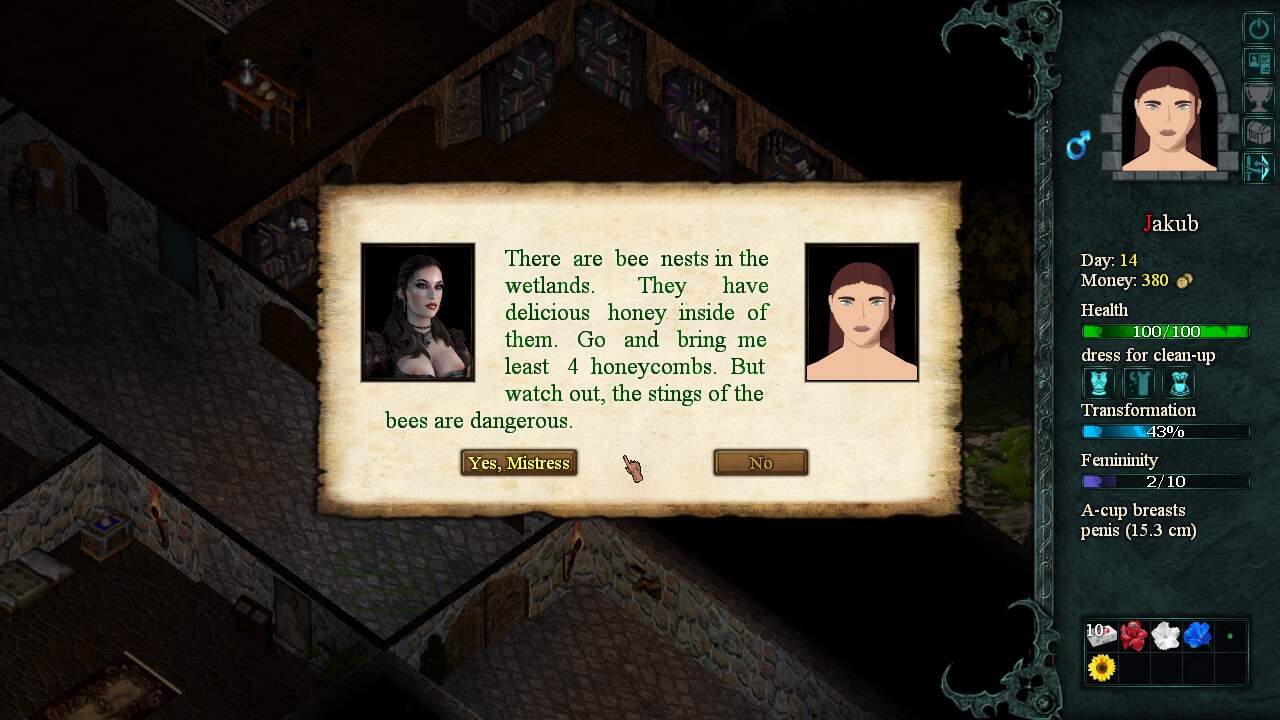Choose the blue flower in inventory
Viewport: 1280px width, 720px height.
tap(1197, 635)
